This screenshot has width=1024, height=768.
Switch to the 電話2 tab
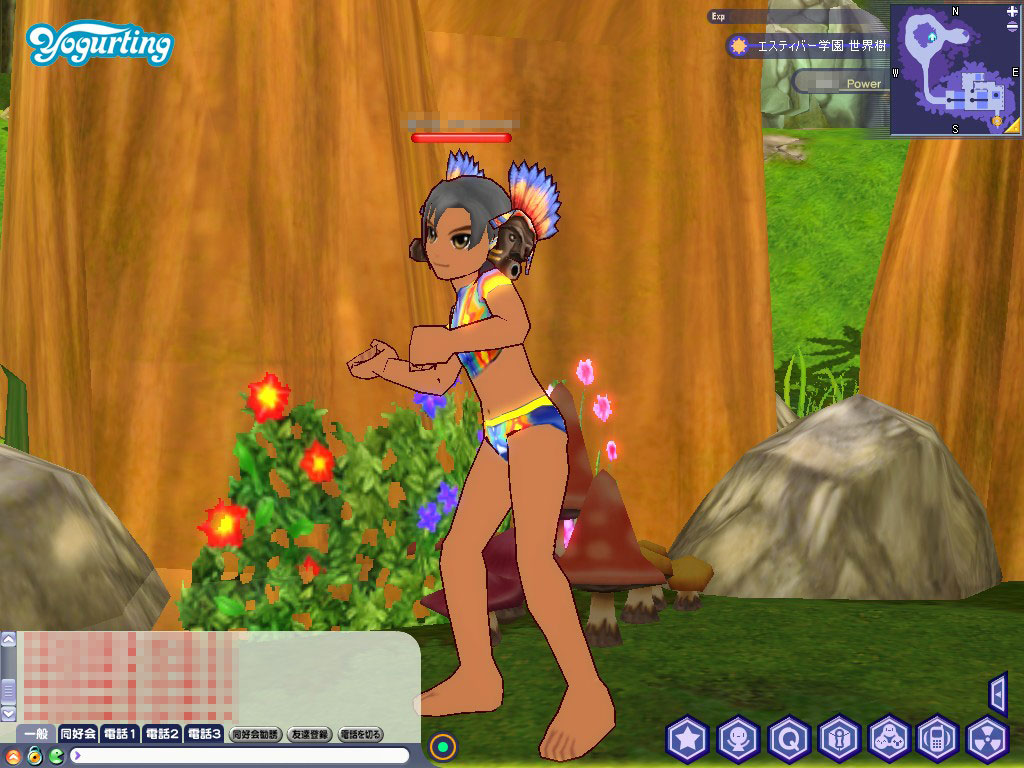pos(162,734)
